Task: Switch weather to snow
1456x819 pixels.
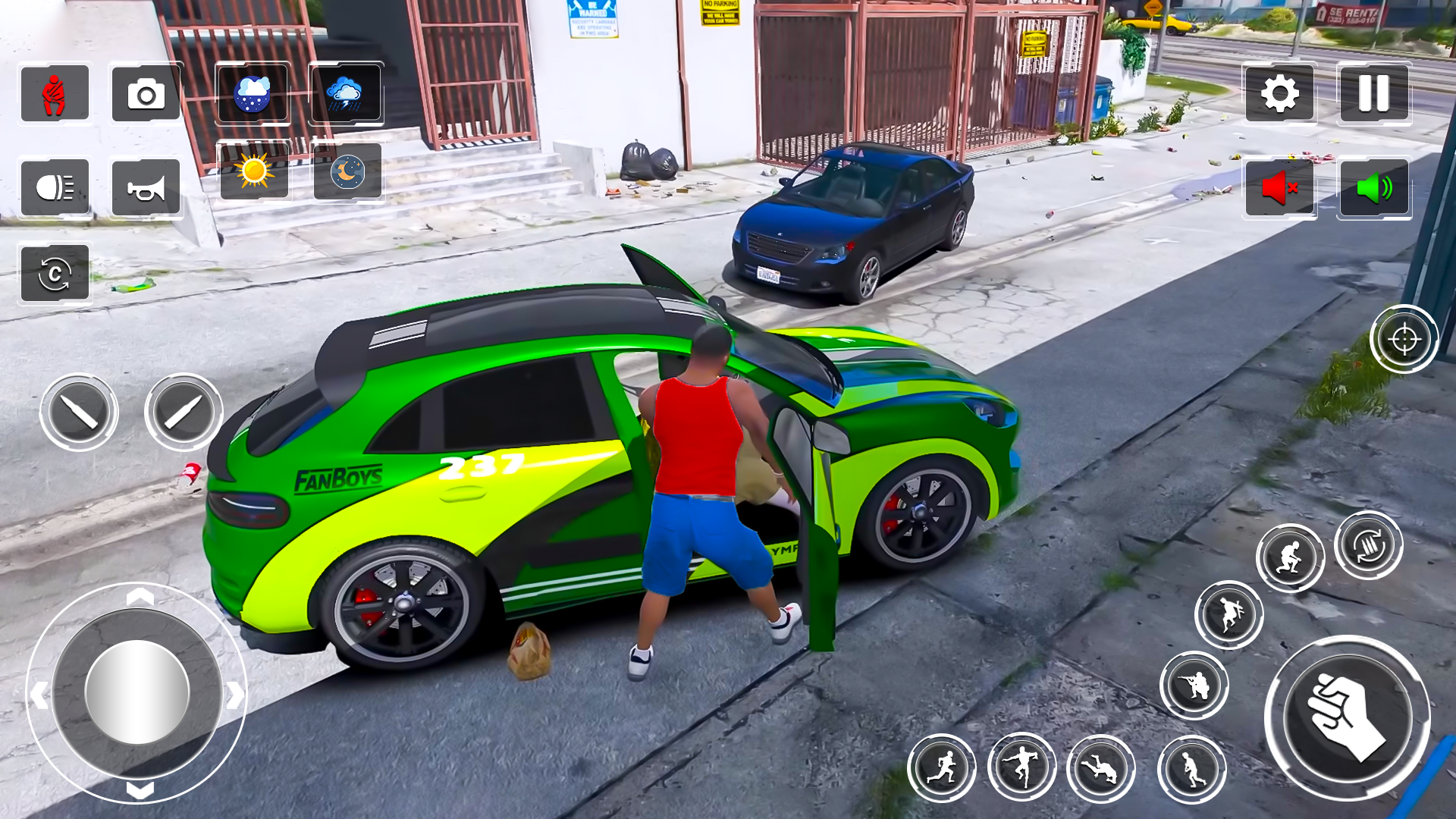Action: click(253, 94)
